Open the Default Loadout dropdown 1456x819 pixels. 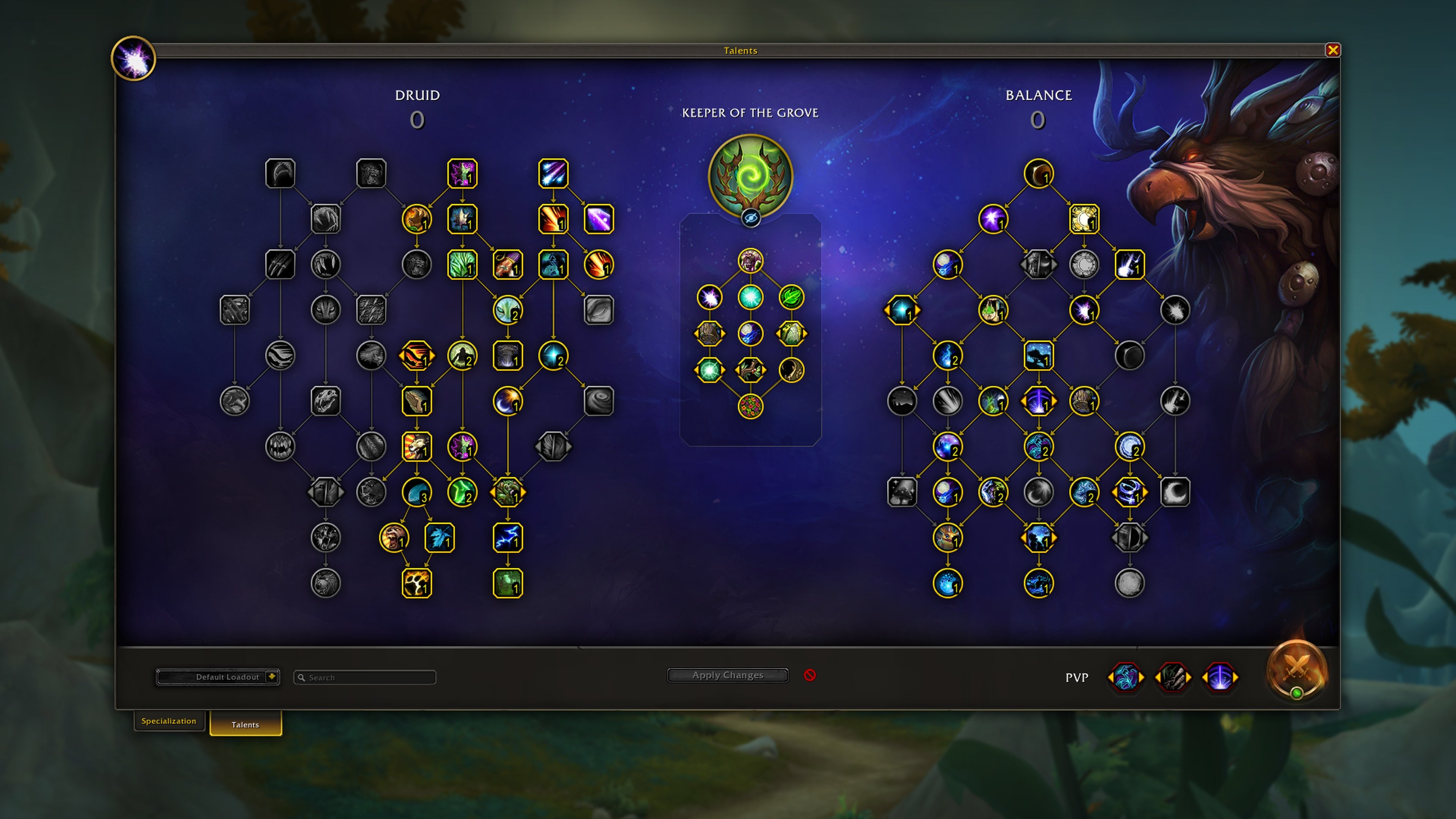218,676
